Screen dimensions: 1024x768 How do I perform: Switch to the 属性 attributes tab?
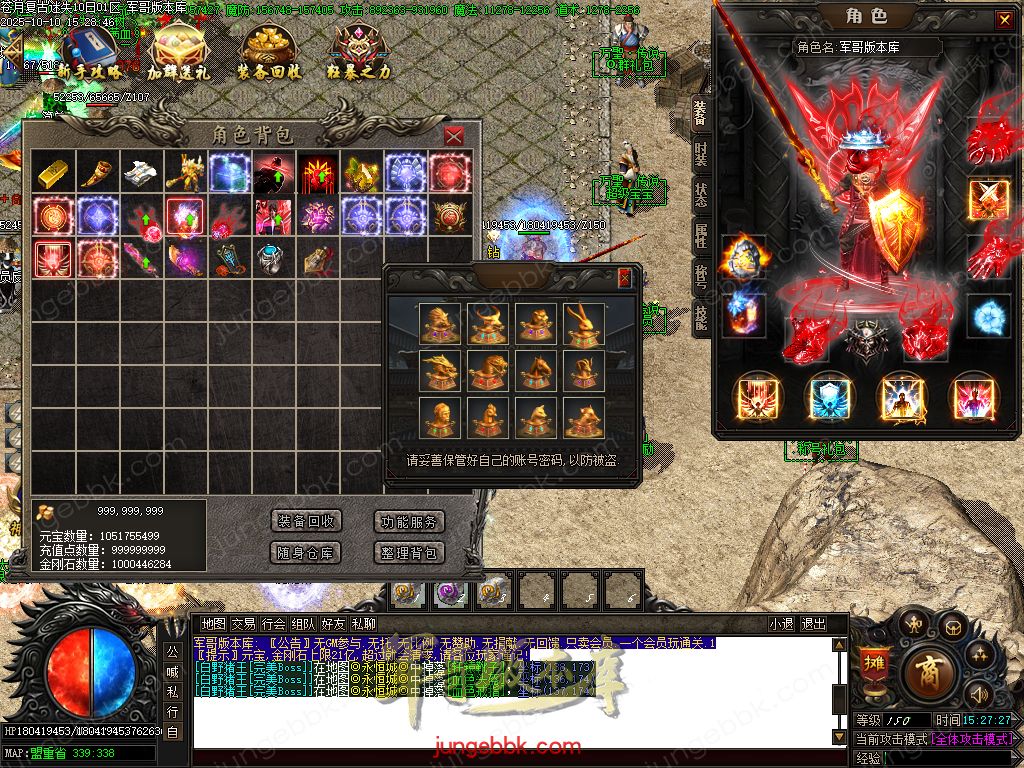tap(701, 236)
